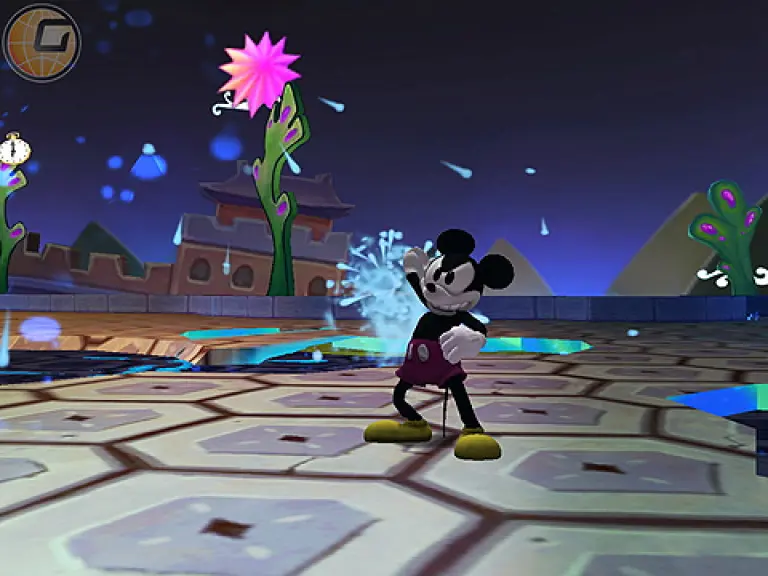Viewport: 768px width, 576px height.
Task: Click the globe G logo watermark
Action: (x=41, y=43)
